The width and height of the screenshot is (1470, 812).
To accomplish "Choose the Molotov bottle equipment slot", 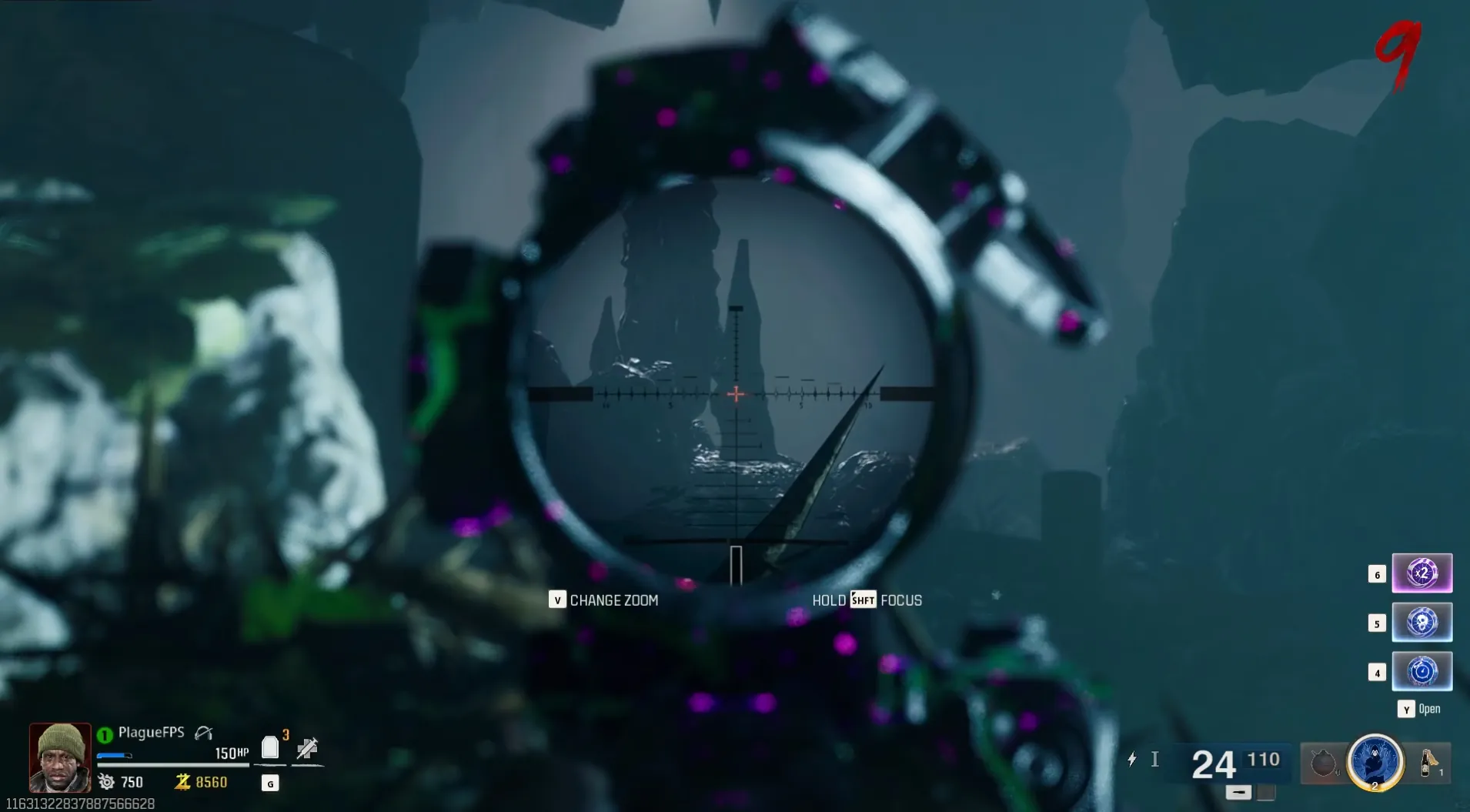I will click(1428, 763).
